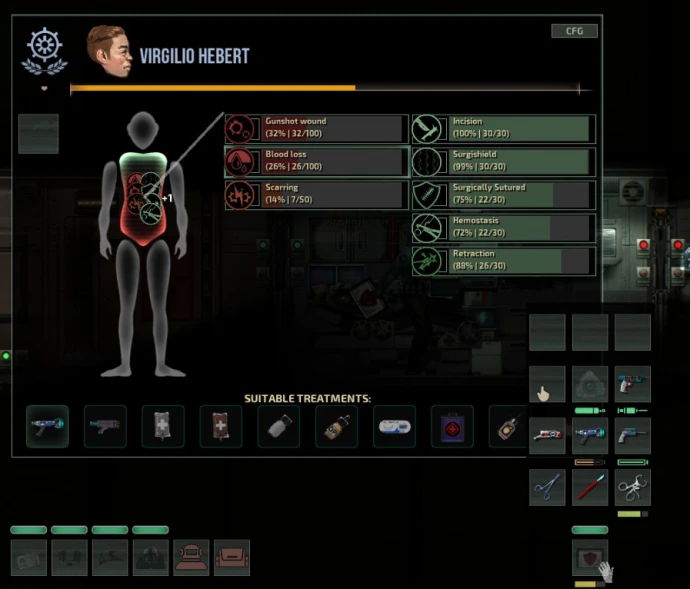Open the CFG settings button
This screenshot has height=589, width=690.
tap(574, 31)
